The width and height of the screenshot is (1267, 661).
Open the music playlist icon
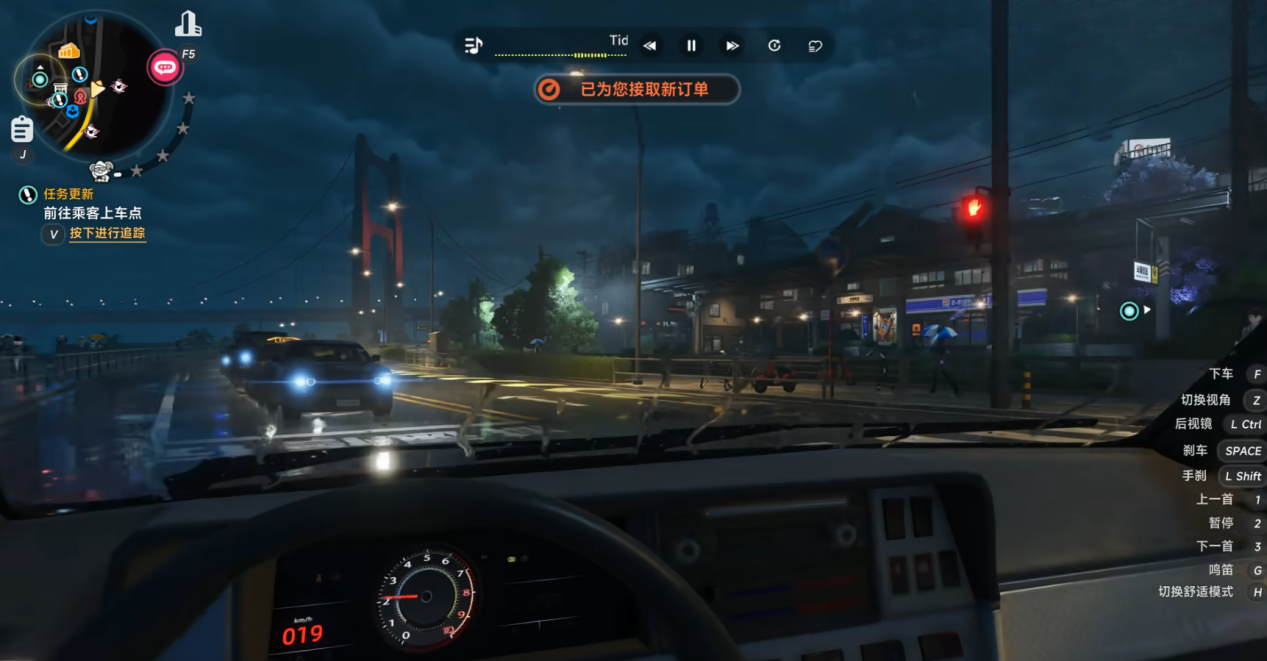[x=474, y=45]
